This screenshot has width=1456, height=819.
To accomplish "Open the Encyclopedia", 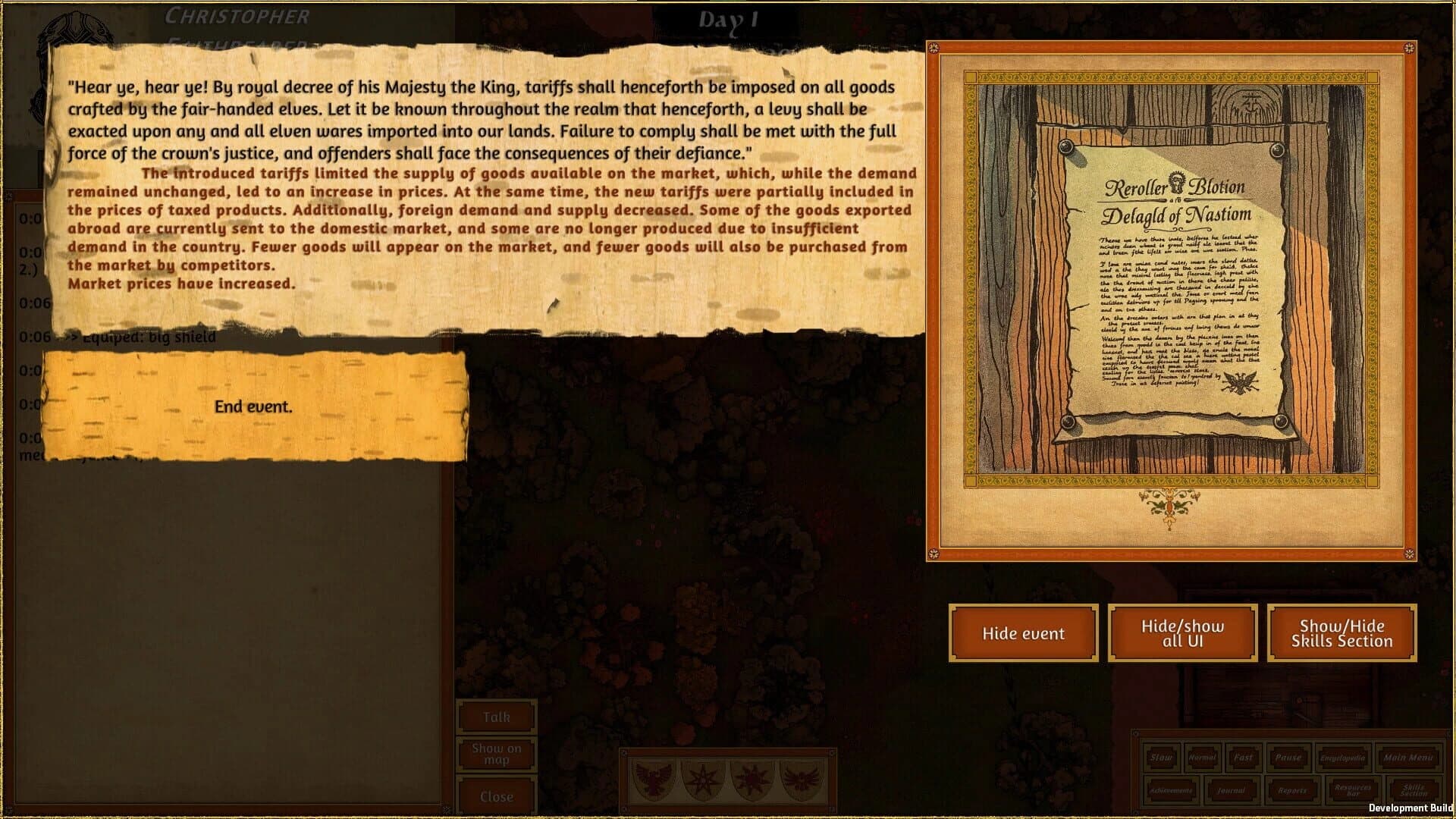I will click(x=1342, y=758).
